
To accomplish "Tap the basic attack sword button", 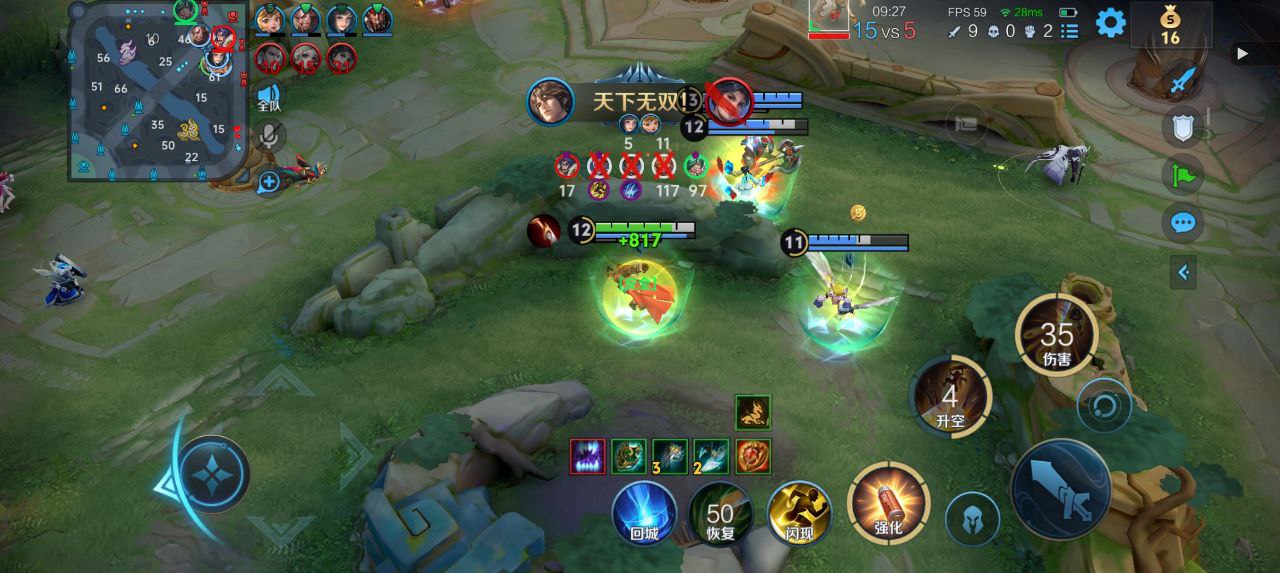I will [1061, 489].
